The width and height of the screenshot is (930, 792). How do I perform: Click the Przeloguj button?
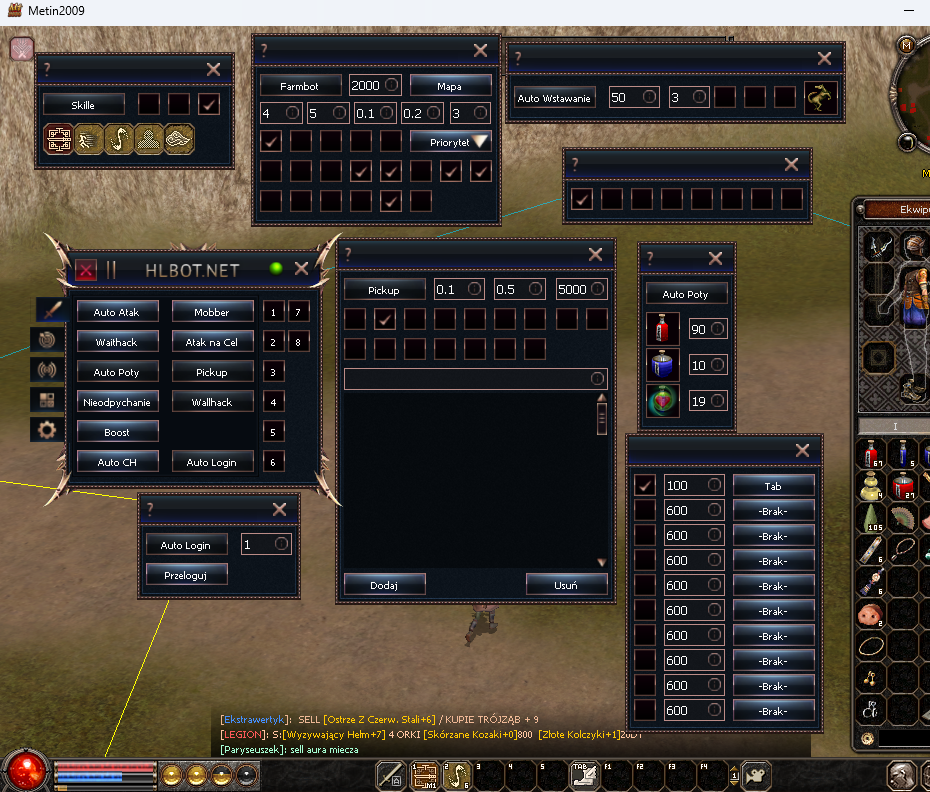[187, 574]
